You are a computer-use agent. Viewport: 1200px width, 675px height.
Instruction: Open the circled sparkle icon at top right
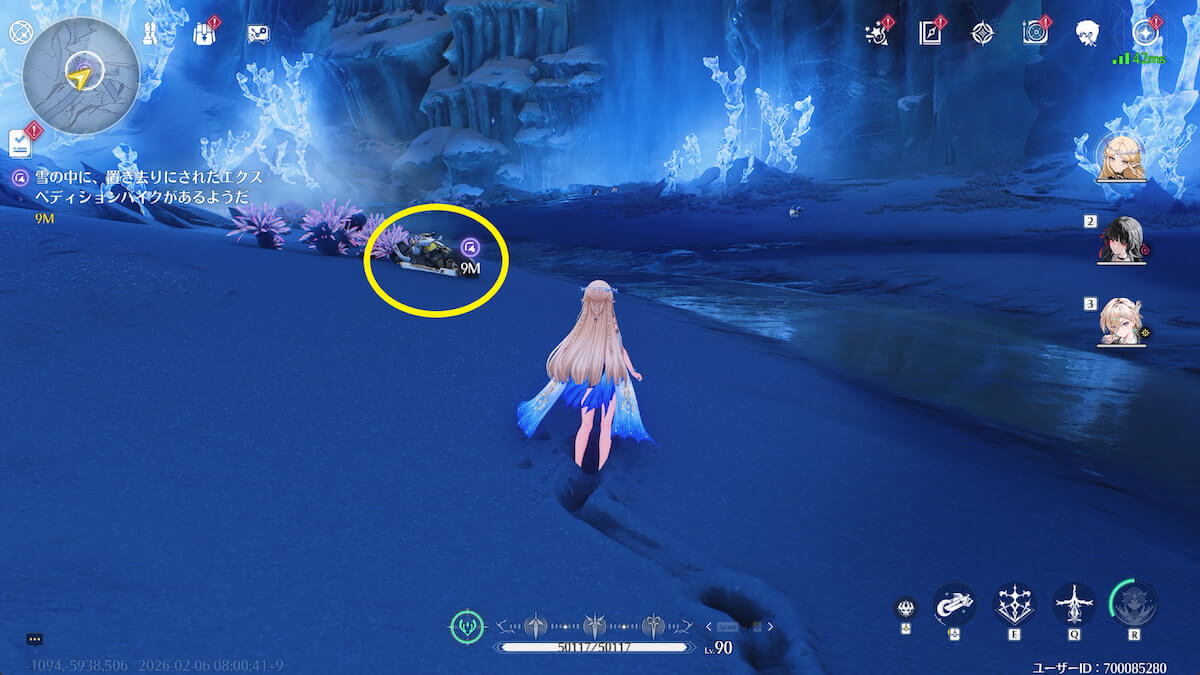(x=1146, y=33)
